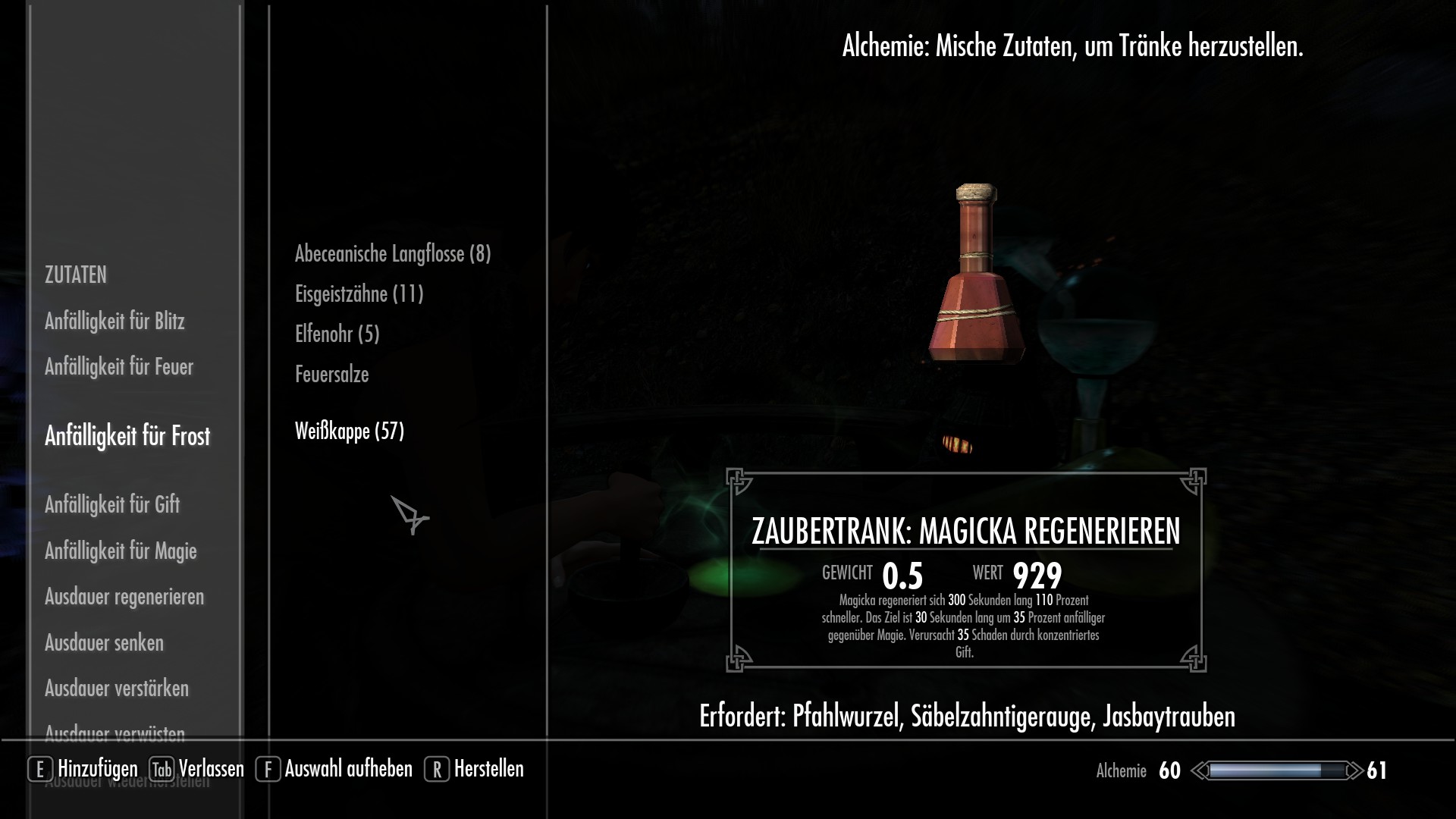Toggle selection of Elfenohr (5)
The width and height of the screenshot is (1456, 819).
(338, 334)
